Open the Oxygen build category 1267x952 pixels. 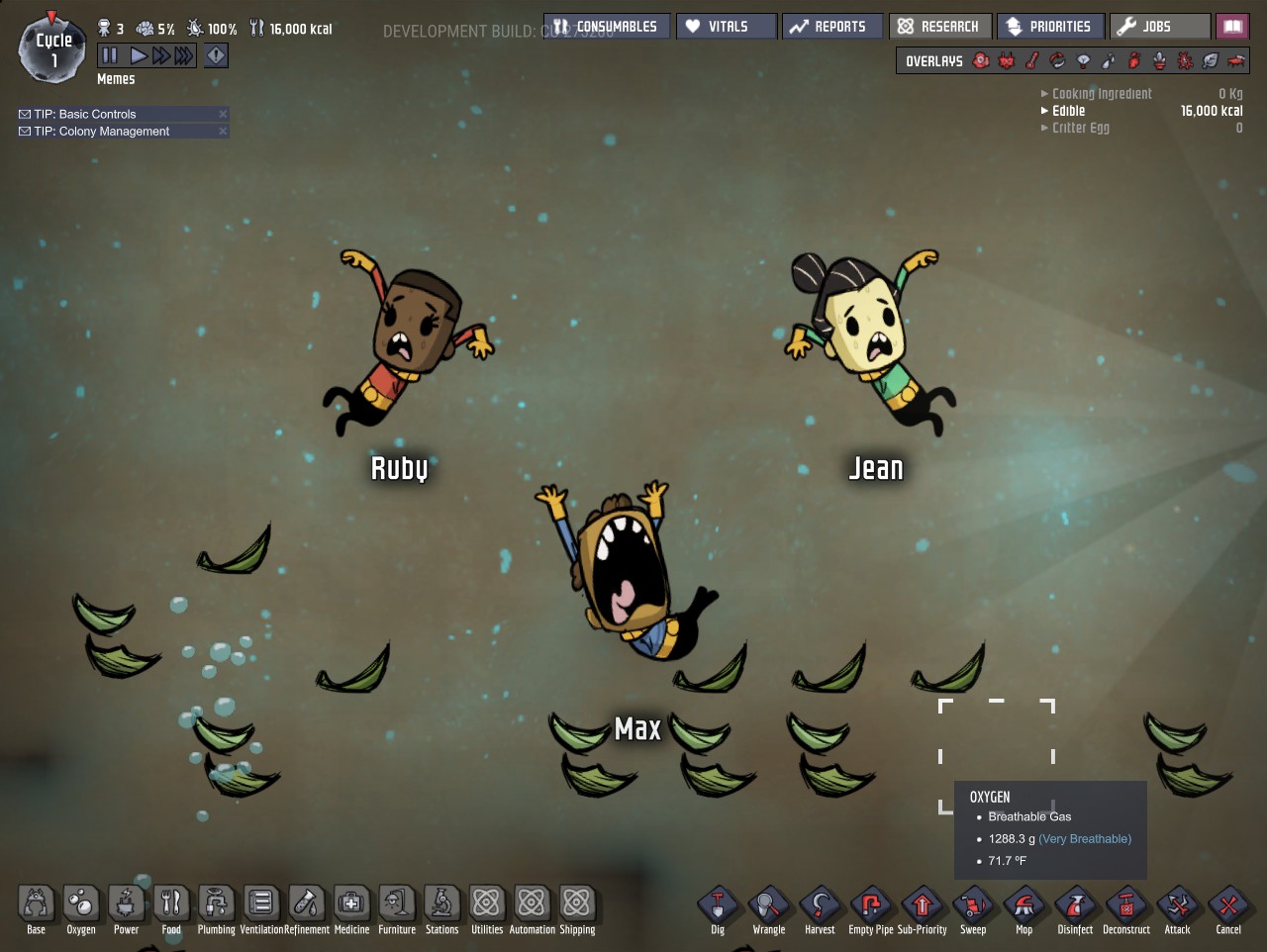click(81, 905)
